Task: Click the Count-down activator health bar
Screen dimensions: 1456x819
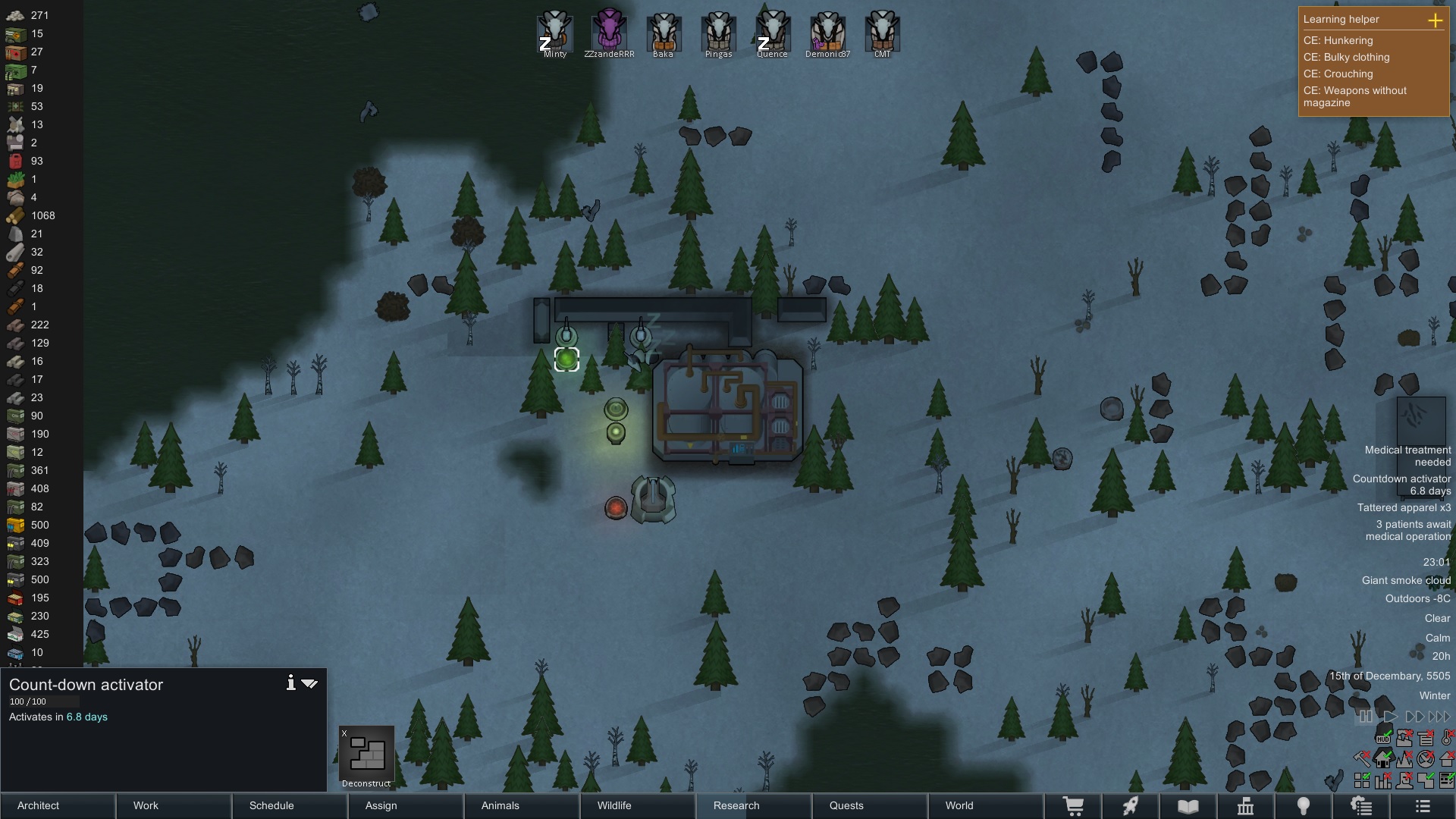Action: click(x=43, y=701)
